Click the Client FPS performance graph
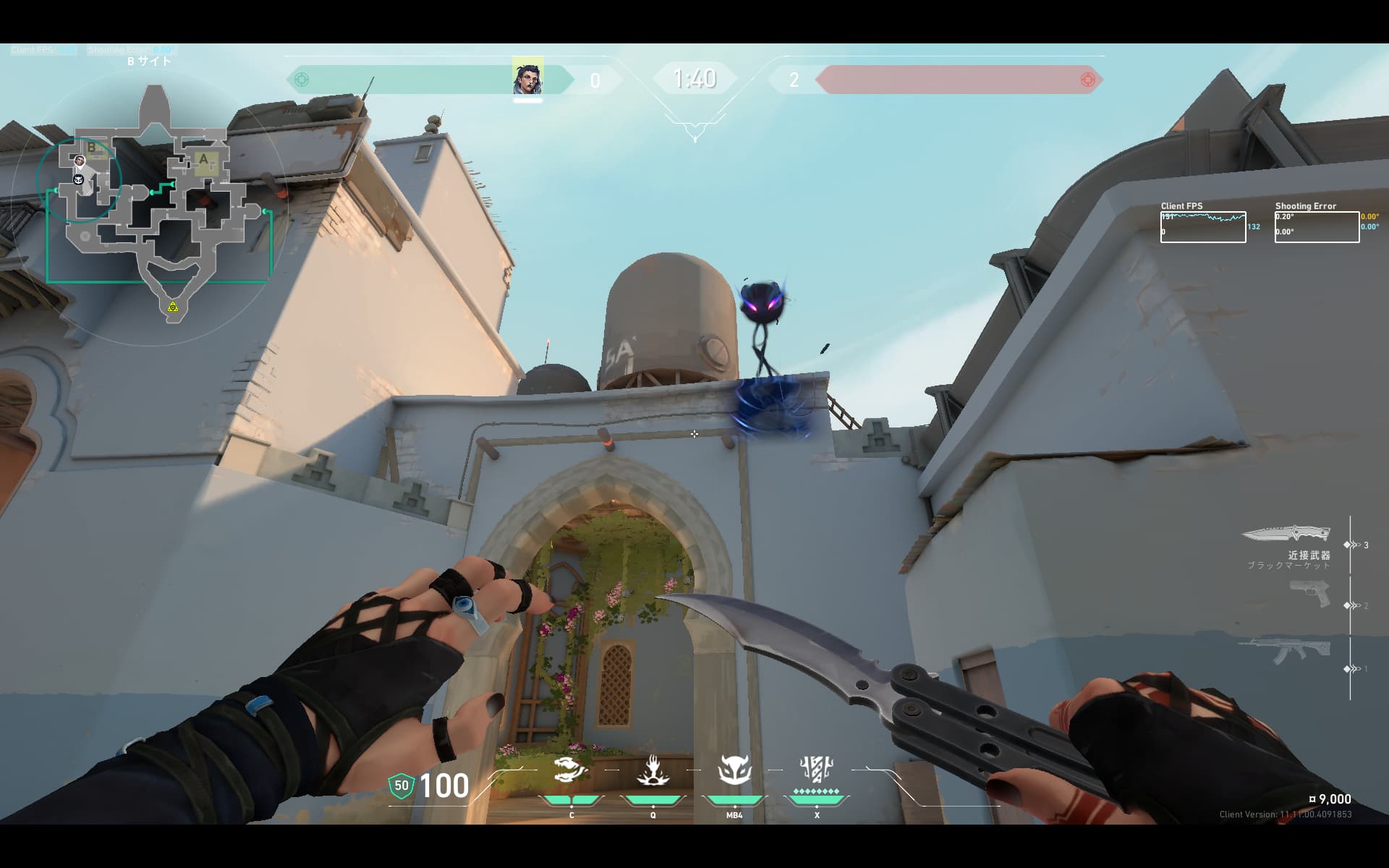1389x868 pixels. pos(1203,227)
